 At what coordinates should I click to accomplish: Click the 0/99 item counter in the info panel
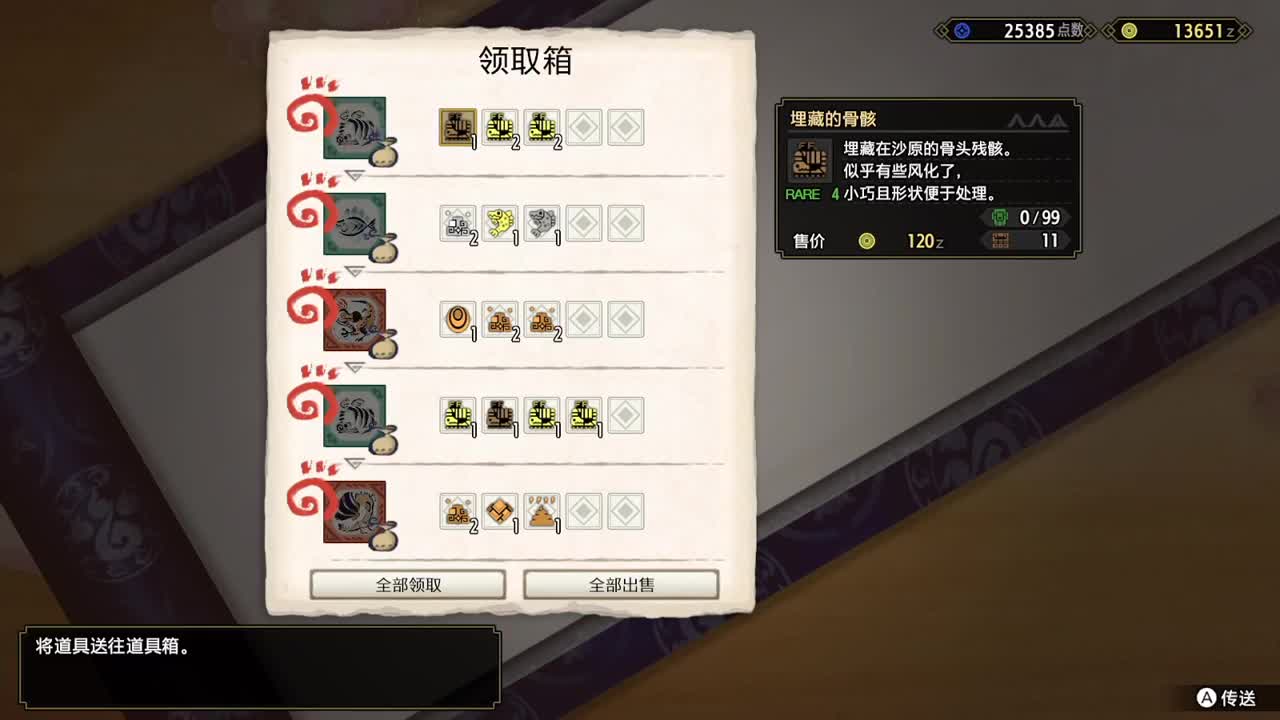(1040, 217)
